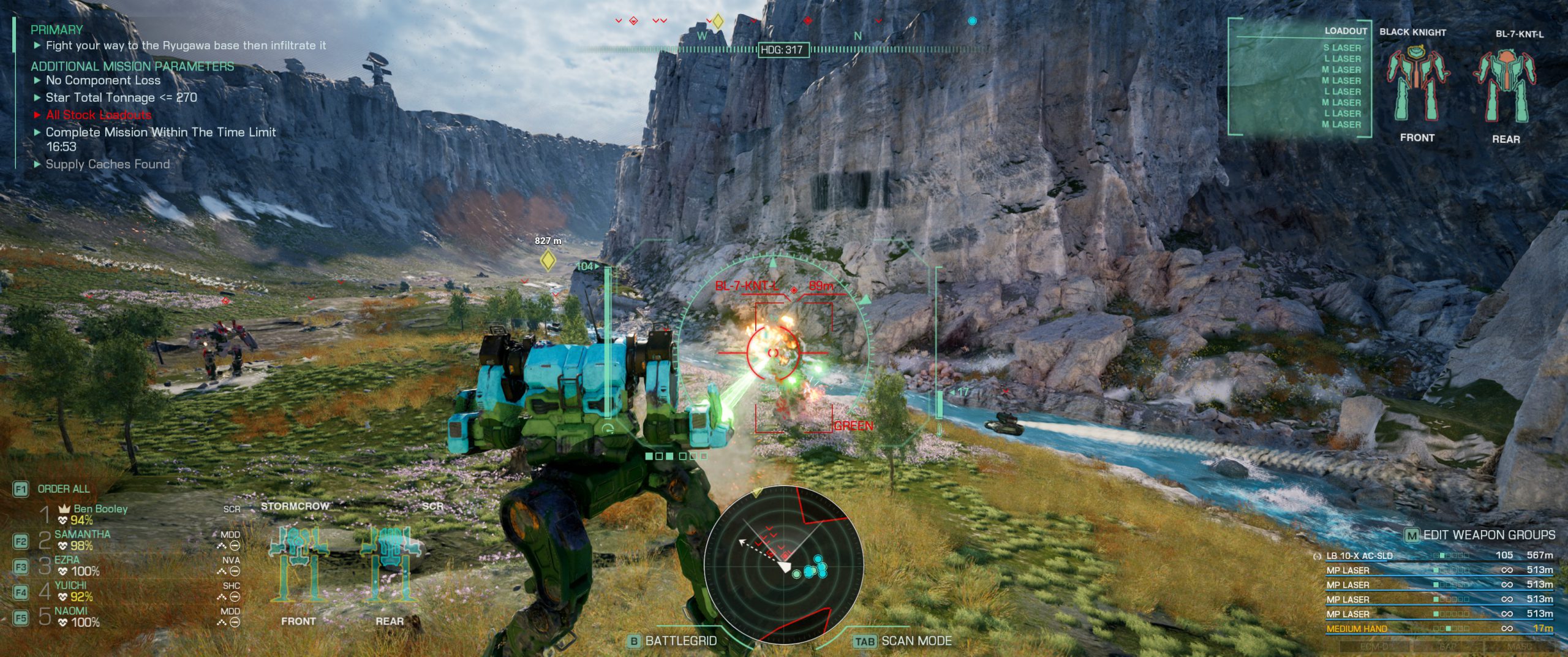Open the circular radar minimap
The height and width of the screenshot is (657, 1568).
[783, 564]
